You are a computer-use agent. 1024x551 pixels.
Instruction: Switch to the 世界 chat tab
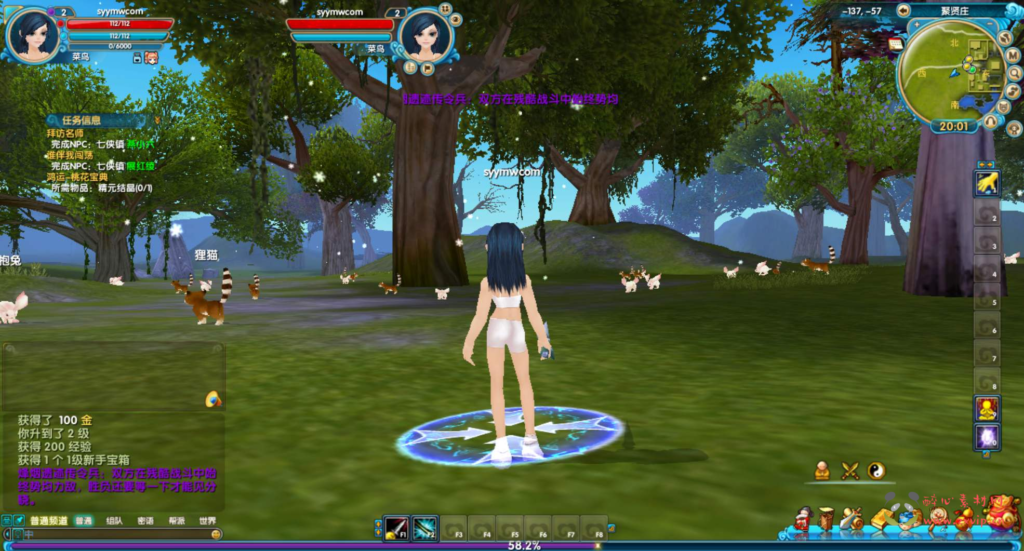(x=207, y=521)
